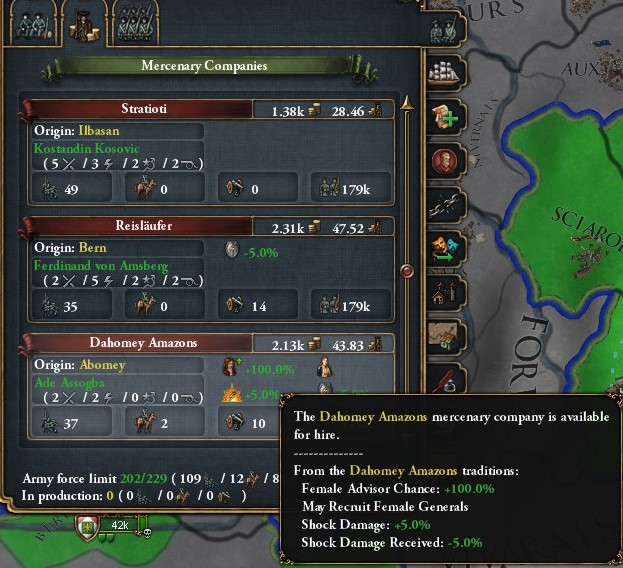Screen dimensions: 623x568
Task: Click the scrollbar up arrow
Action: pos(406,102)
